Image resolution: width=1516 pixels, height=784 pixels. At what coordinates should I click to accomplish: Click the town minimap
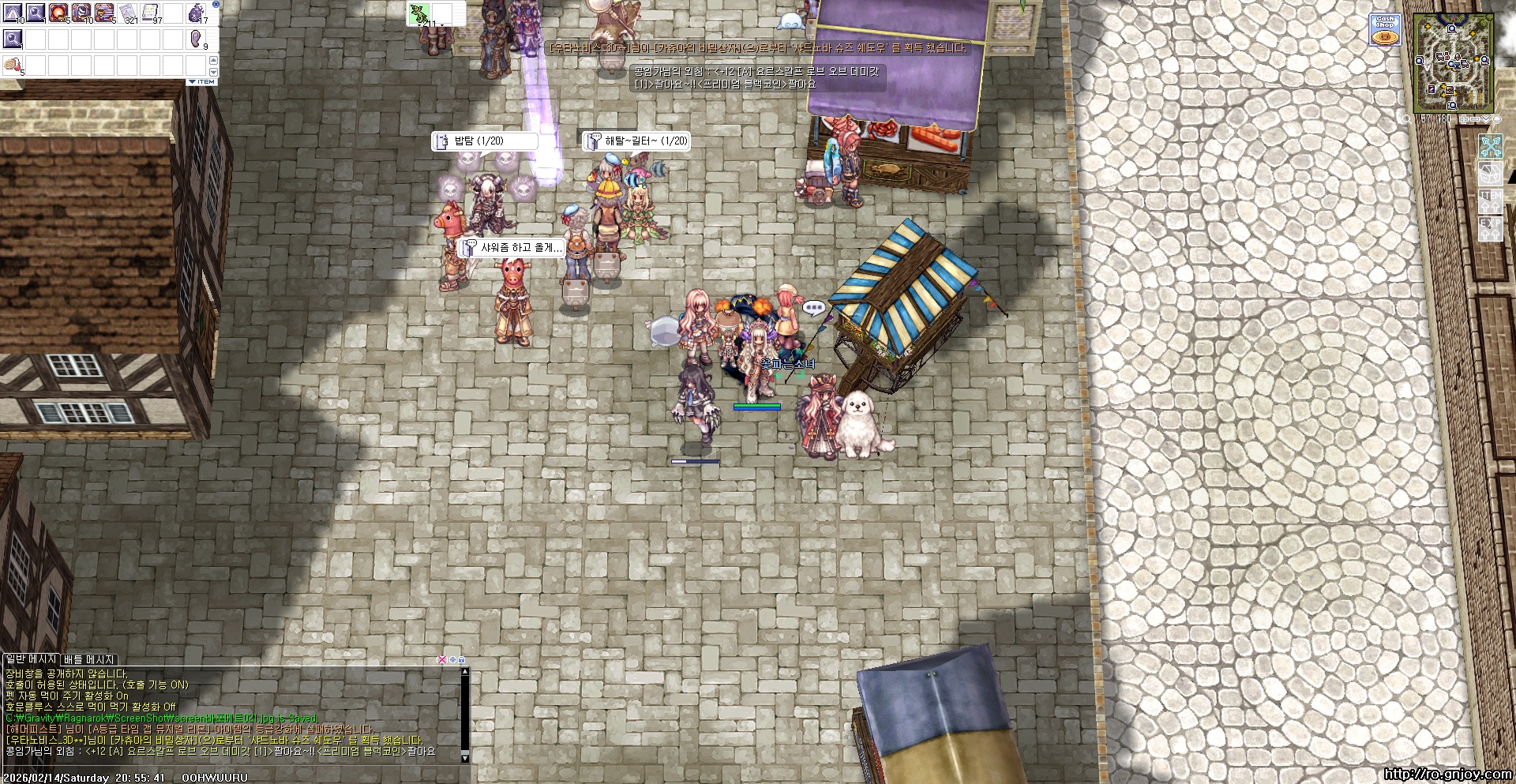pos(1452,63)
